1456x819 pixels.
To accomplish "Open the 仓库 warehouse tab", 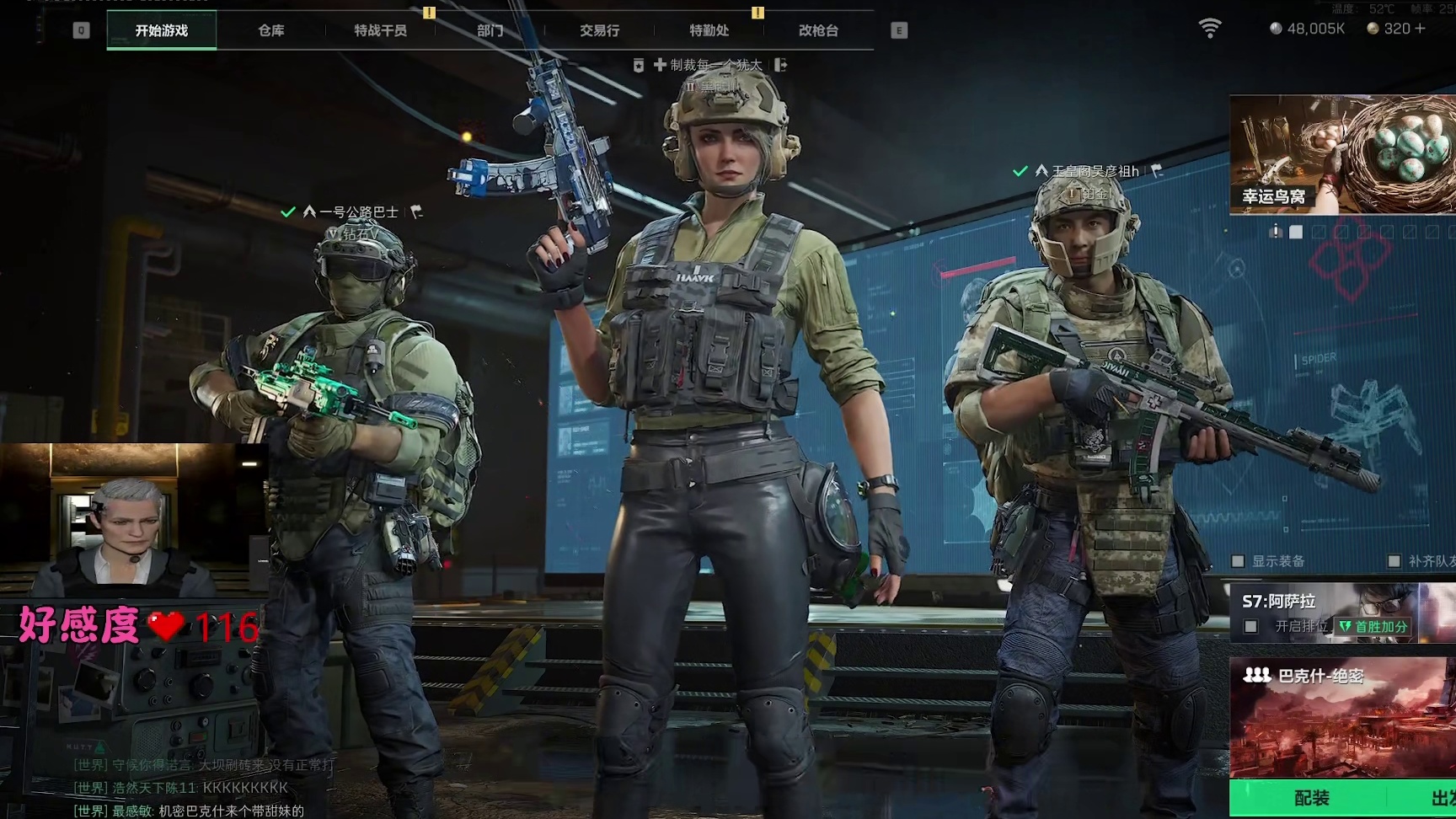I will click(271, 30).
